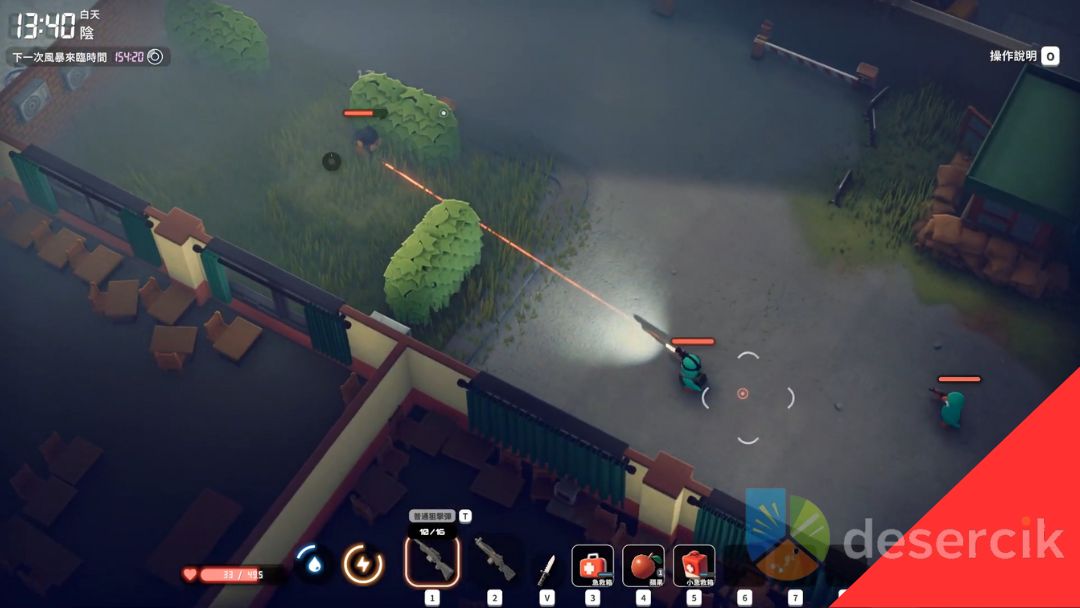Select the primary rifle in slot 1
Image resolution: width=1080 pixels, height=608 pixels.
[x=432, y=561]
